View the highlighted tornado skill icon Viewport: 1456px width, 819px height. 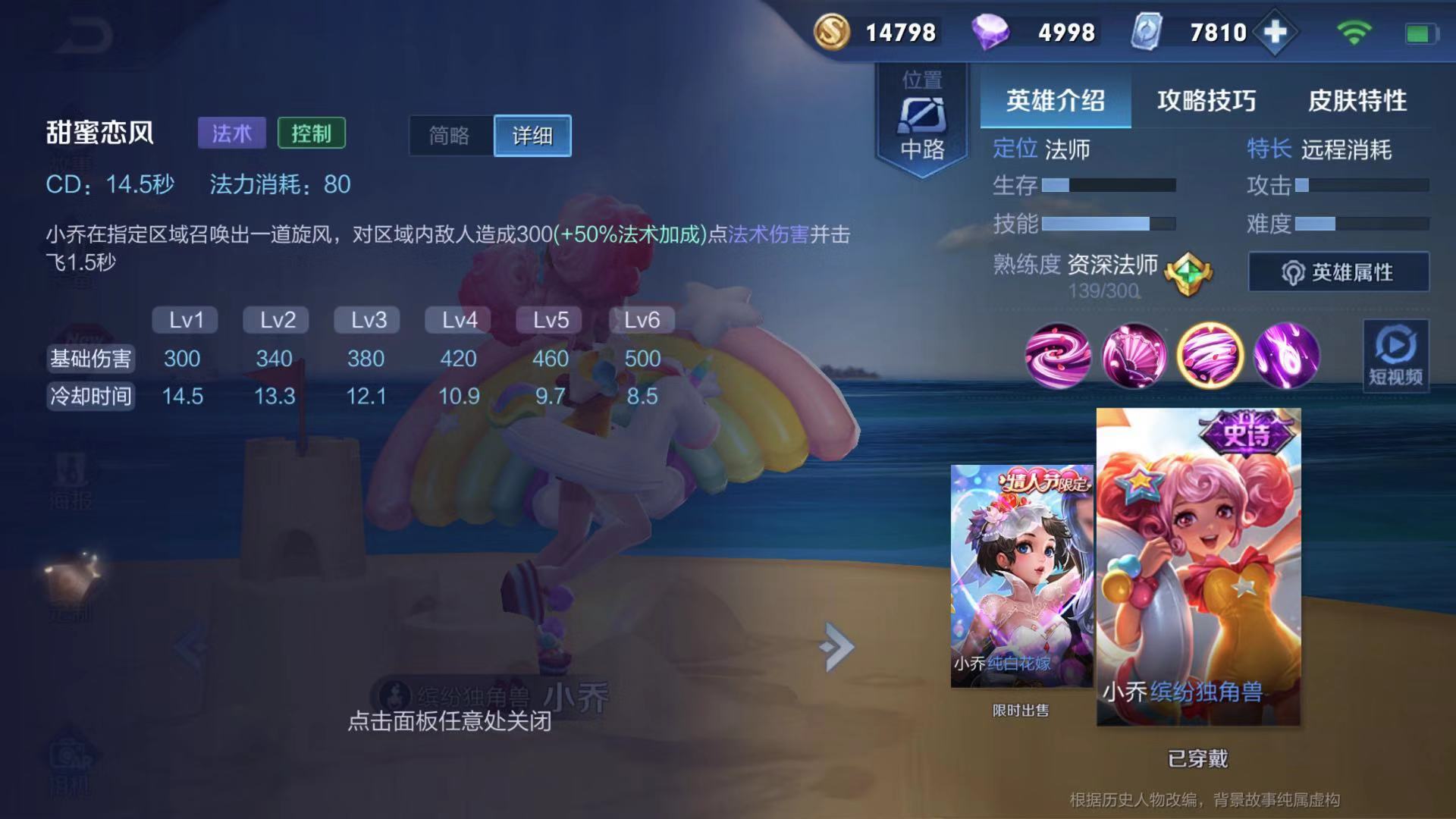coord(1211,356)
